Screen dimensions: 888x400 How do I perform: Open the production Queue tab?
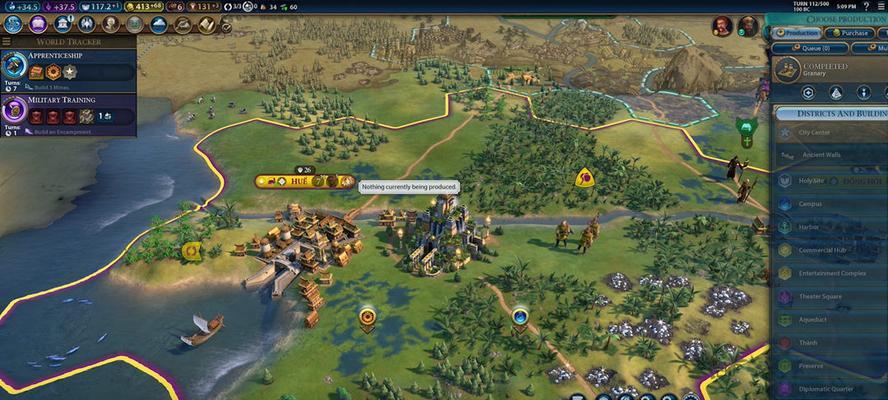811,47
